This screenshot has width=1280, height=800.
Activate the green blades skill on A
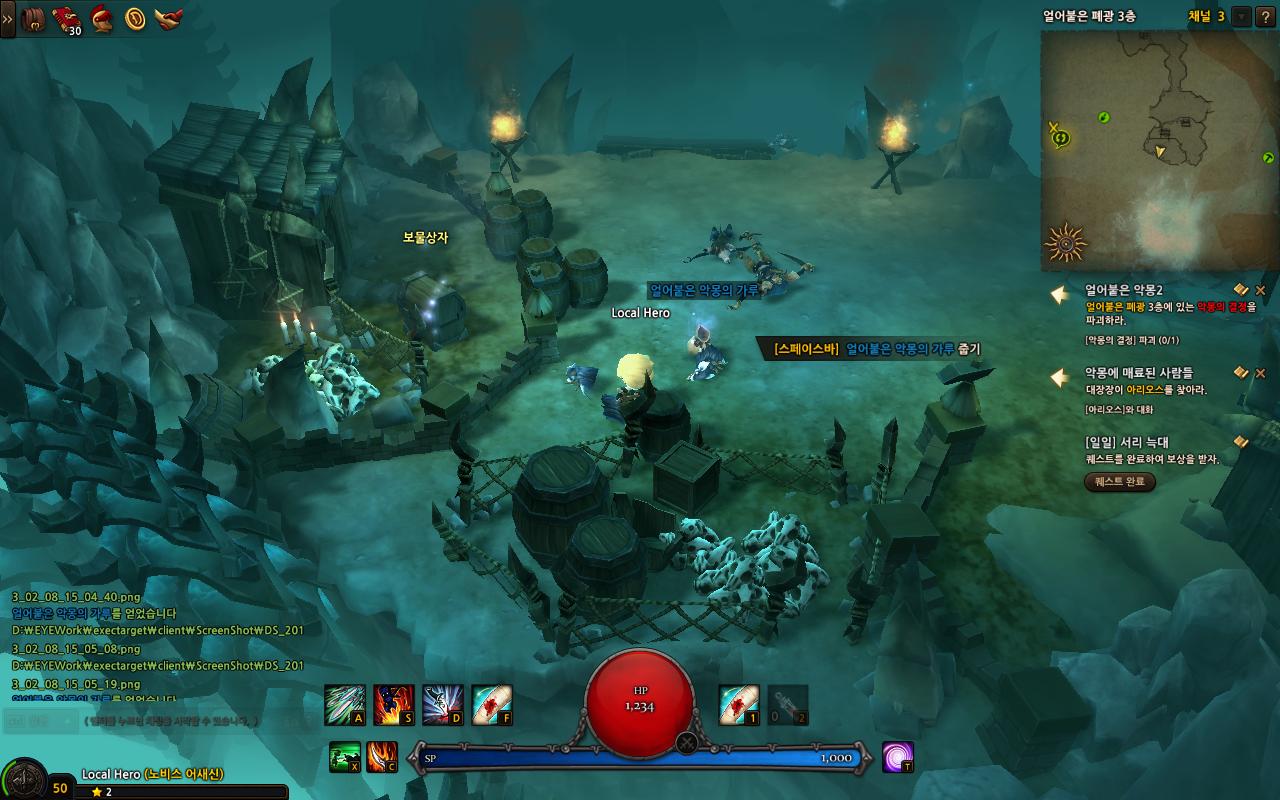click(344, 705)
